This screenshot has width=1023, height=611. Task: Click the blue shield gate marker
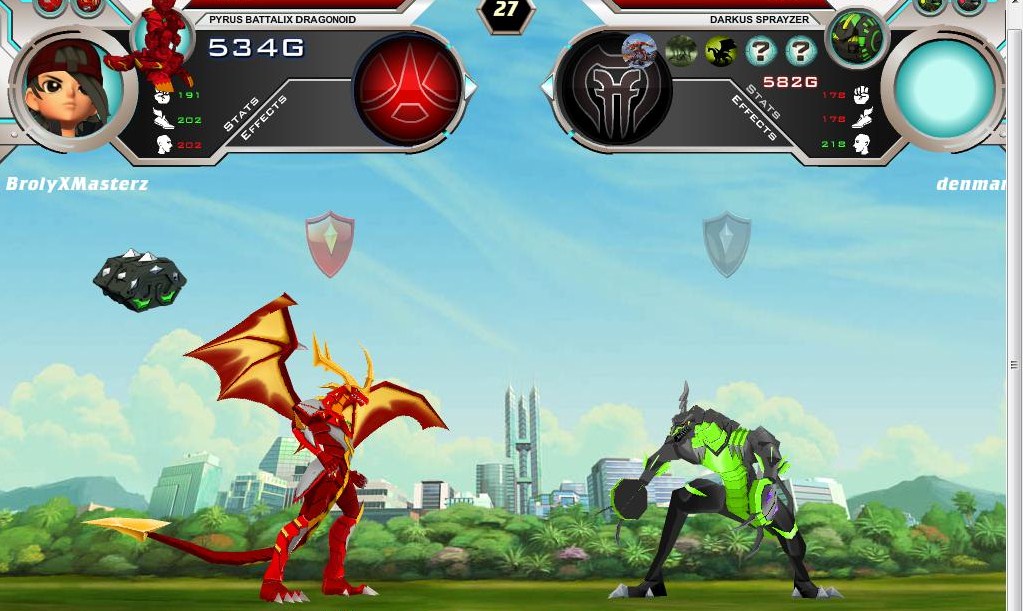tap(727, 243)
